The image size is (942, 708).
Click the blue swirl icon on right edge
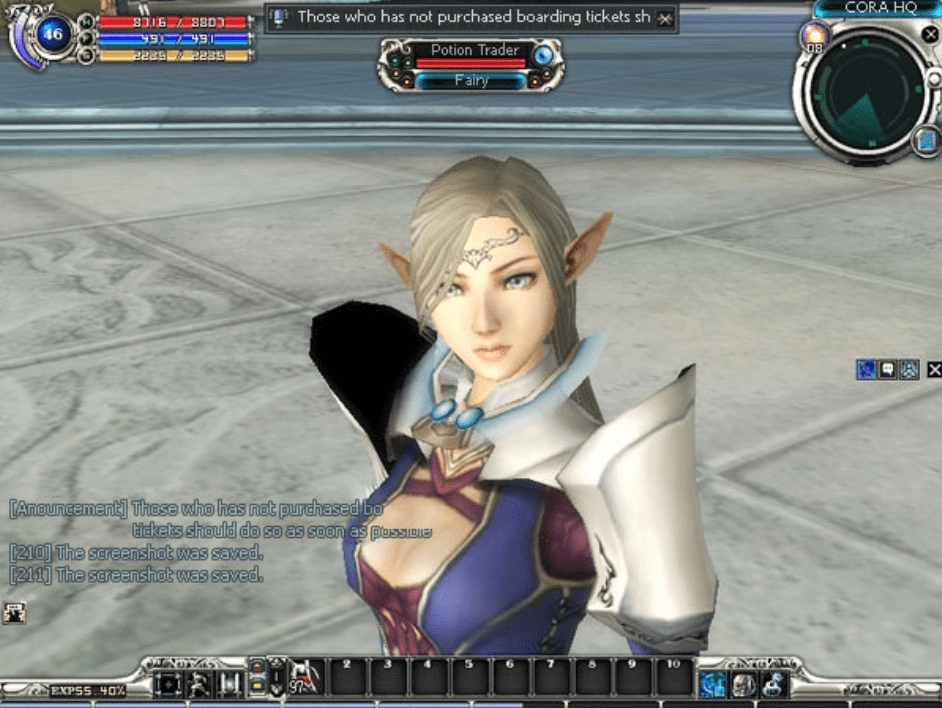click(866, 370)
